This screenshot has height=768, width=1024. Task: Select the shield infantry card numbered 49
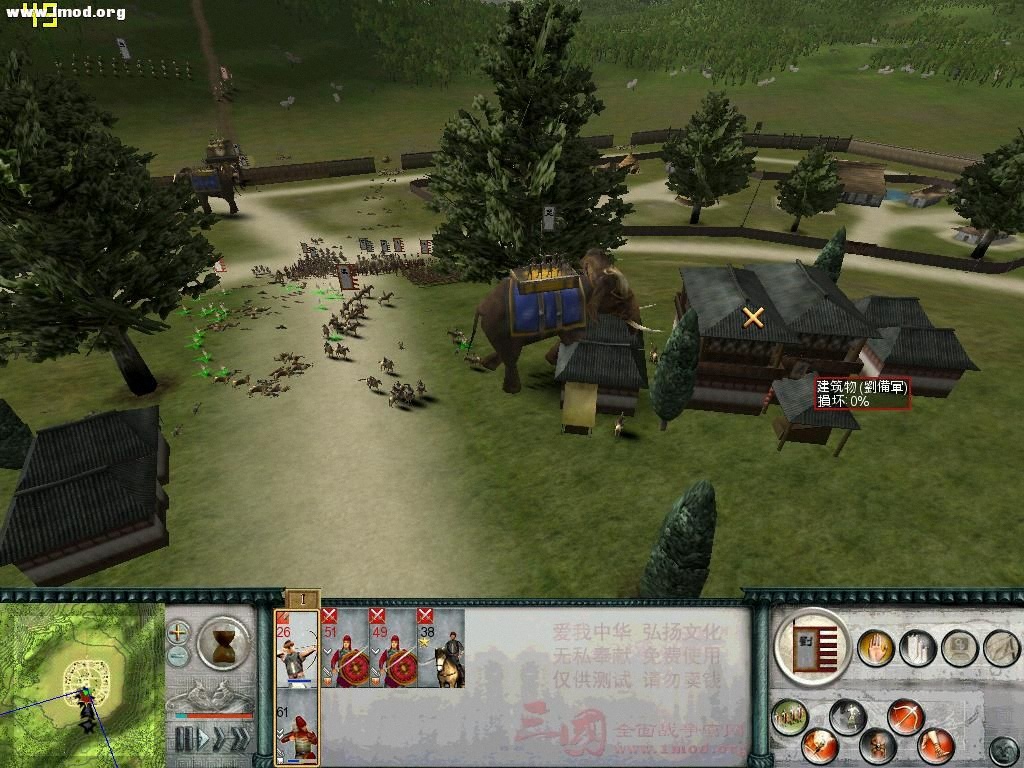tap(393, 647)
